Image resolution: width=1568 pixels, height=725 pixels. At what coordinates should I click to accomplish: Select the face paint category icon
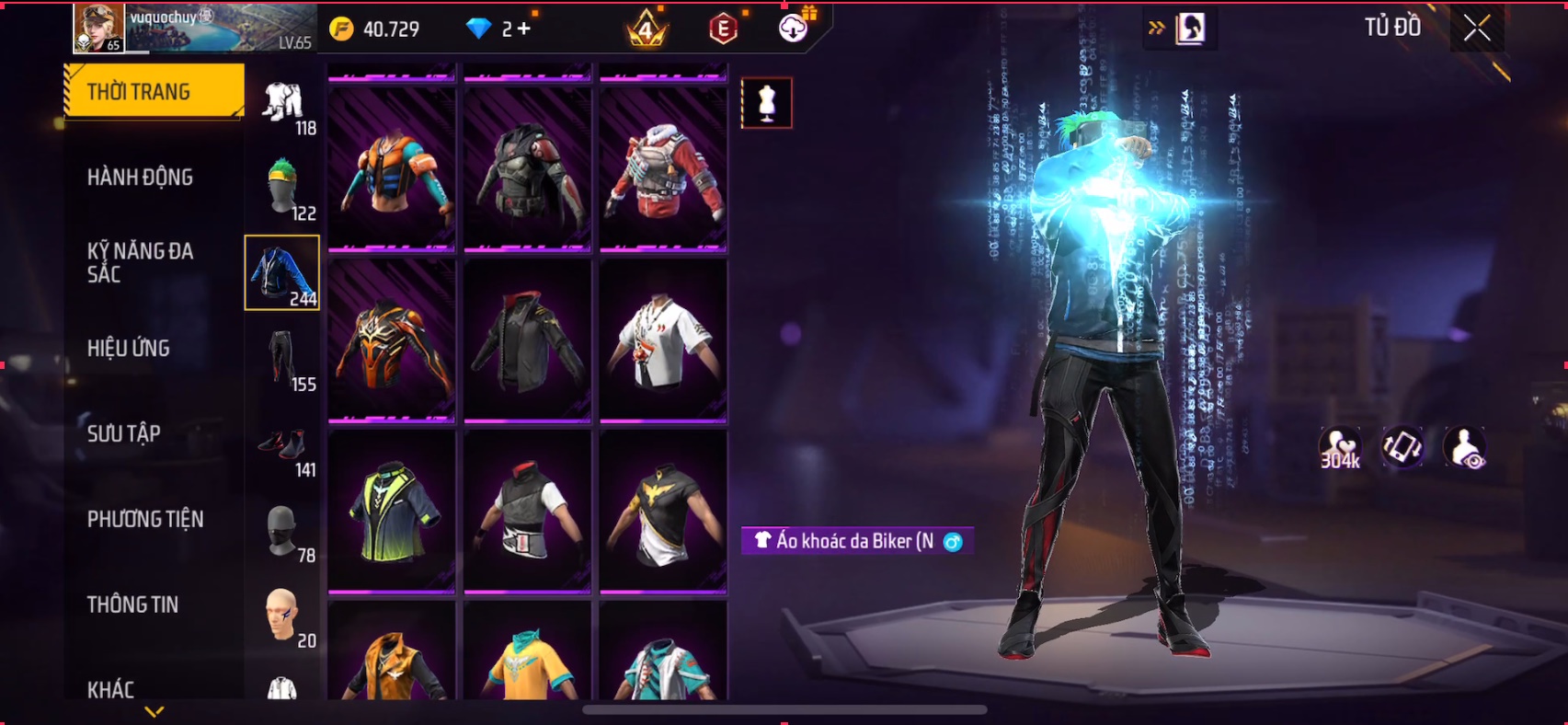coord(283,615)
